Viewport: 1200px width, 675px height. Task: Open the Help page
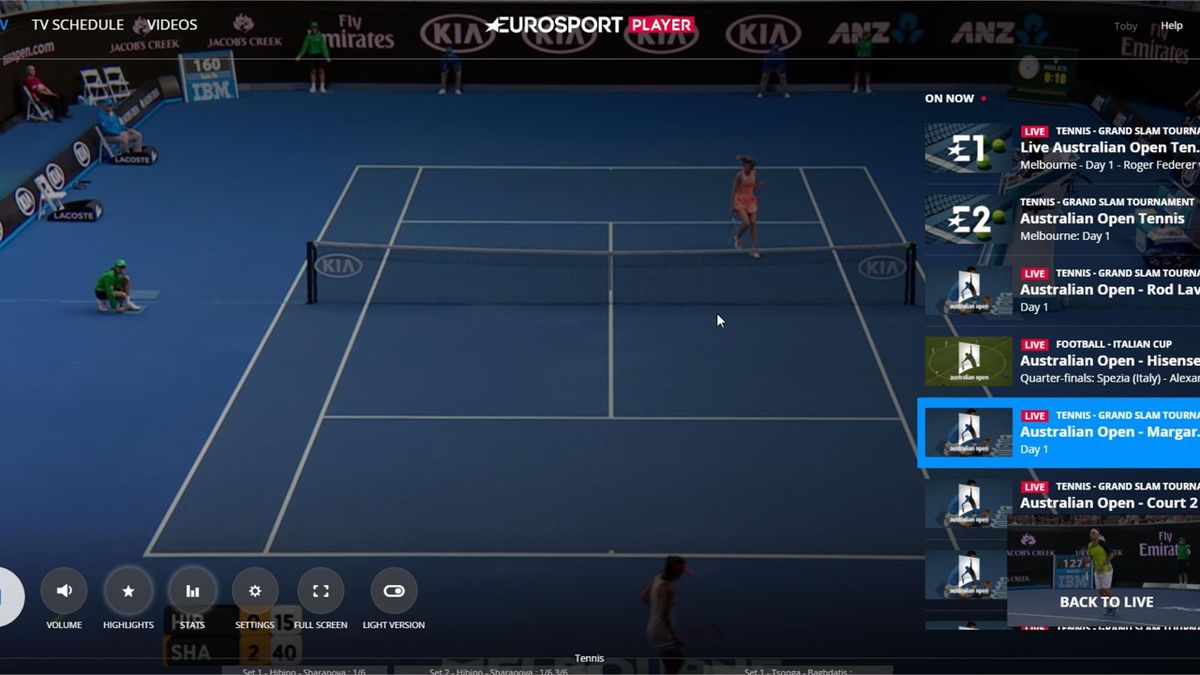[x=1171, y=26]
